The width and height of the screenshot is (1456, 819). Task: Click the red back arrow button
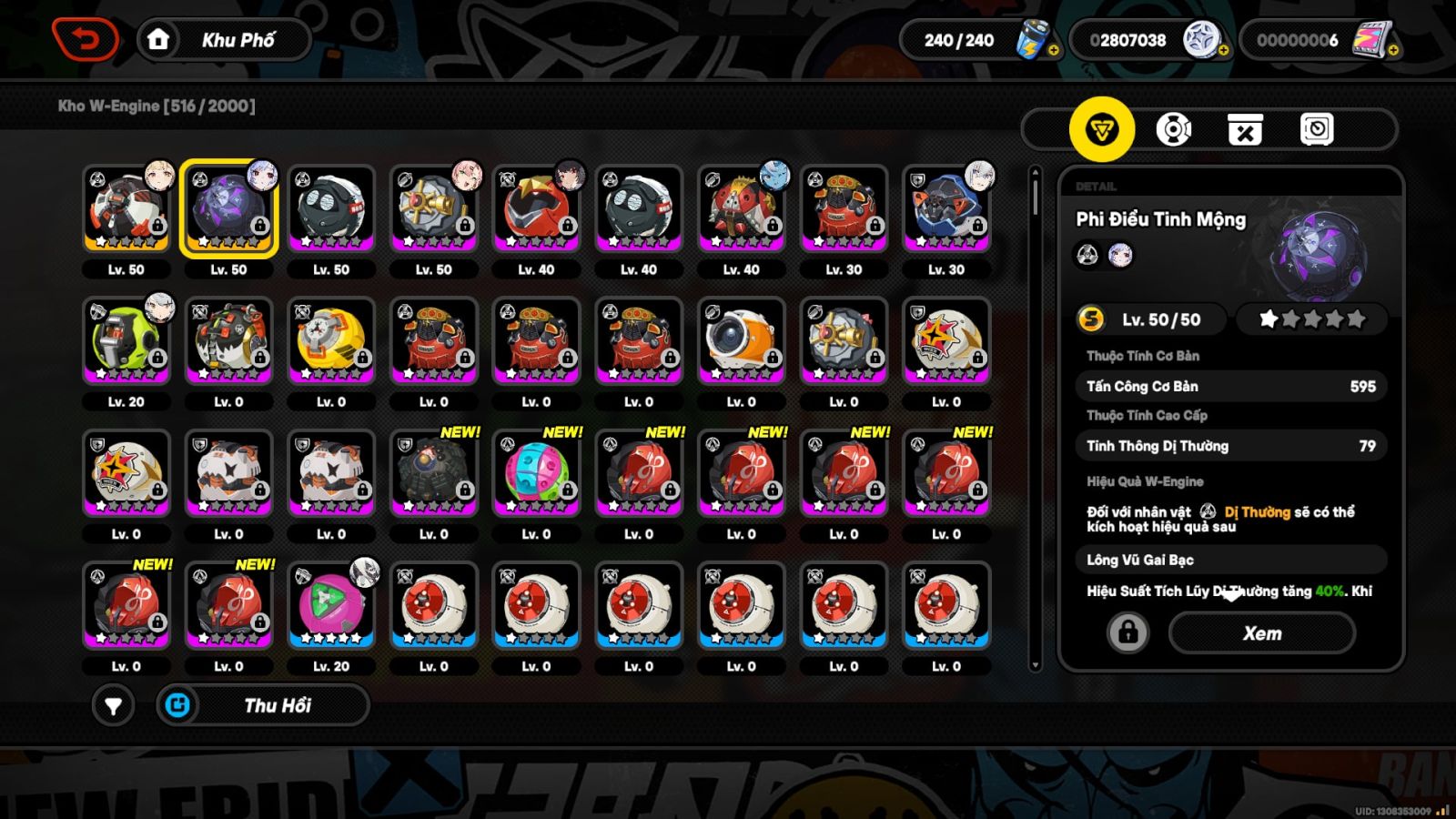coord(85,39)
